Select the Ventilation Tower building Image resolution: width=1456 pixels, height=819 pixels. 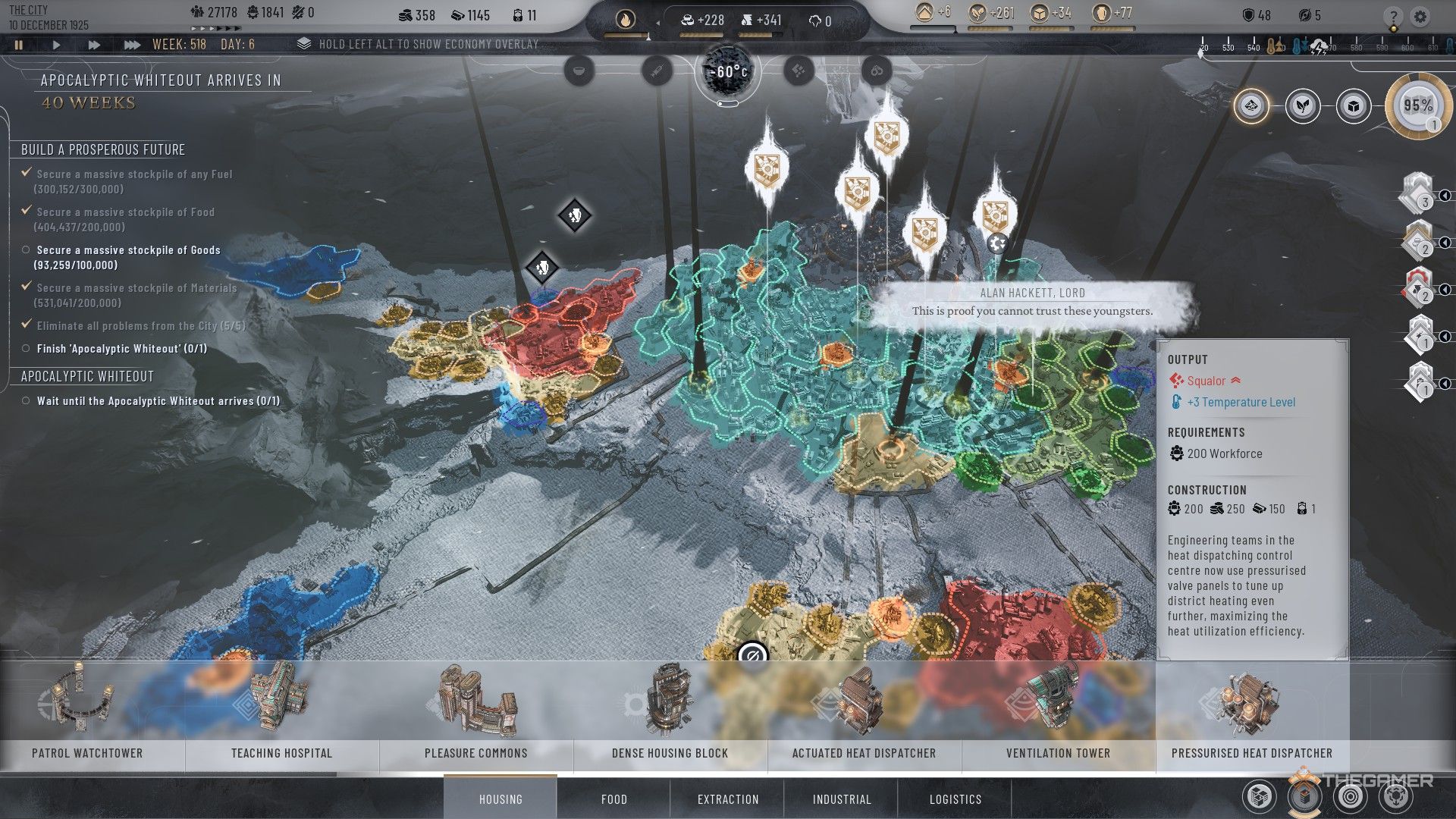click(1058, 713)
